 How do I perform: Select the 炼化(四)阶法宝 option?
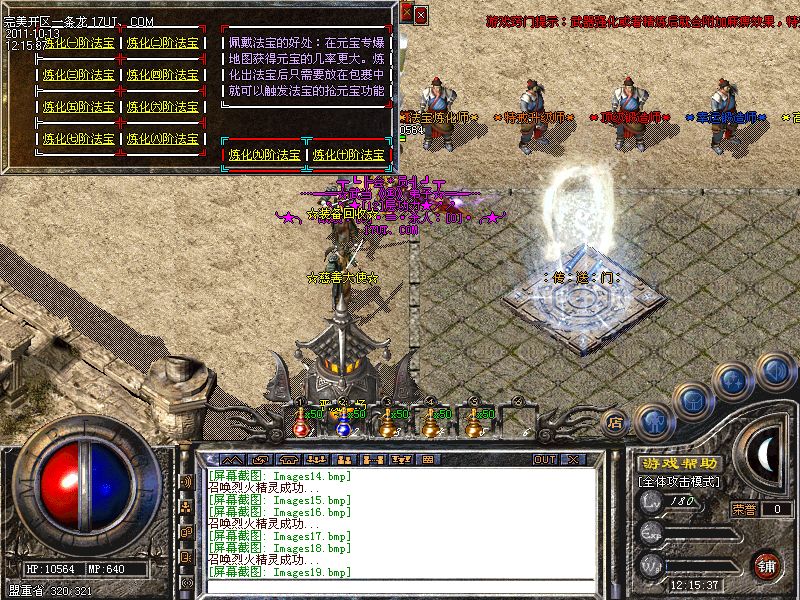point(164,75)
